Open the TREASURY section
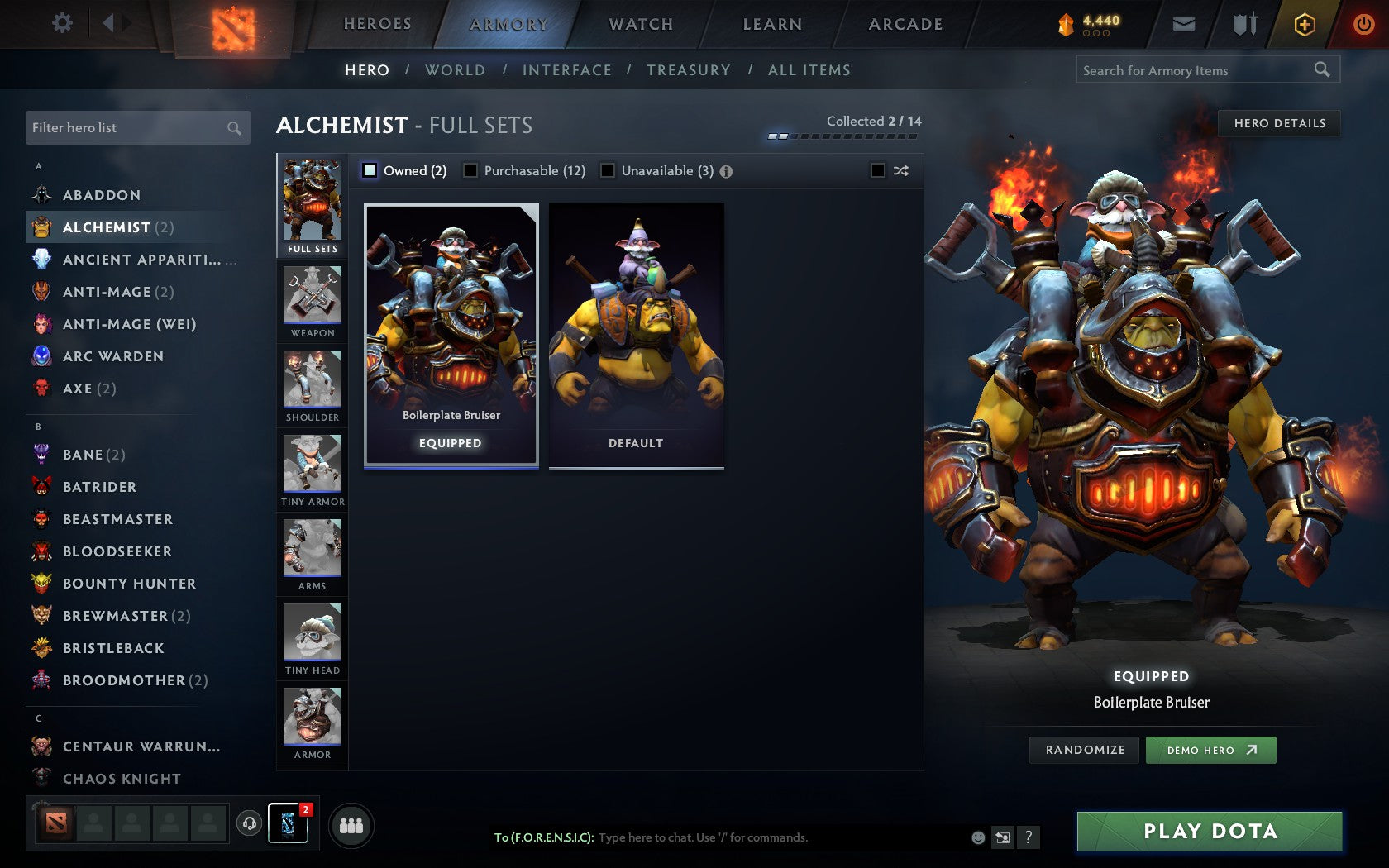Viewport: 1389px width, 868px height. pos(689,70)
